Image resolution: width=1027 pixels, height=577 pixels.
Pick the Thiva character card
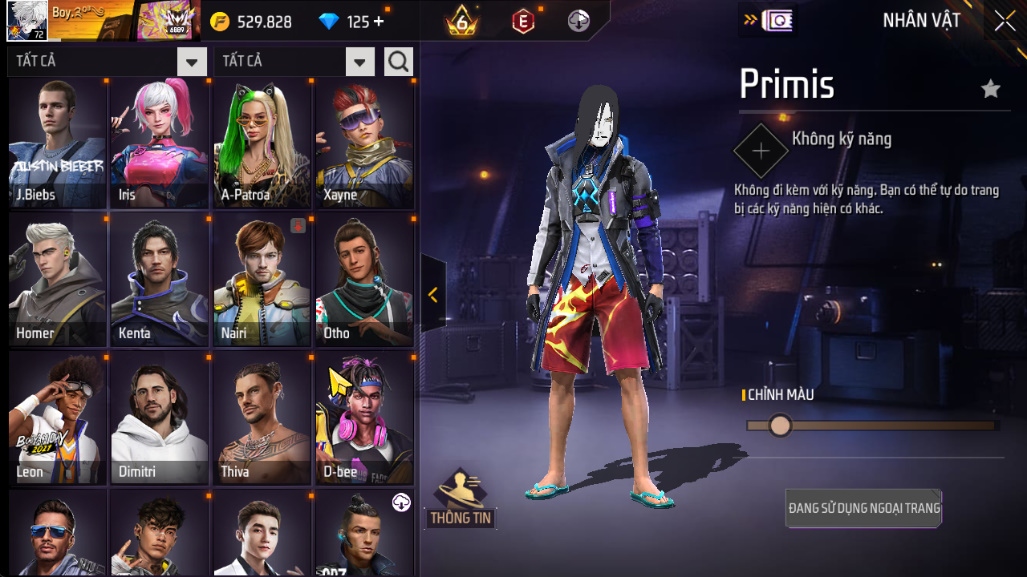pyautogui.click(x=262, y=419)
